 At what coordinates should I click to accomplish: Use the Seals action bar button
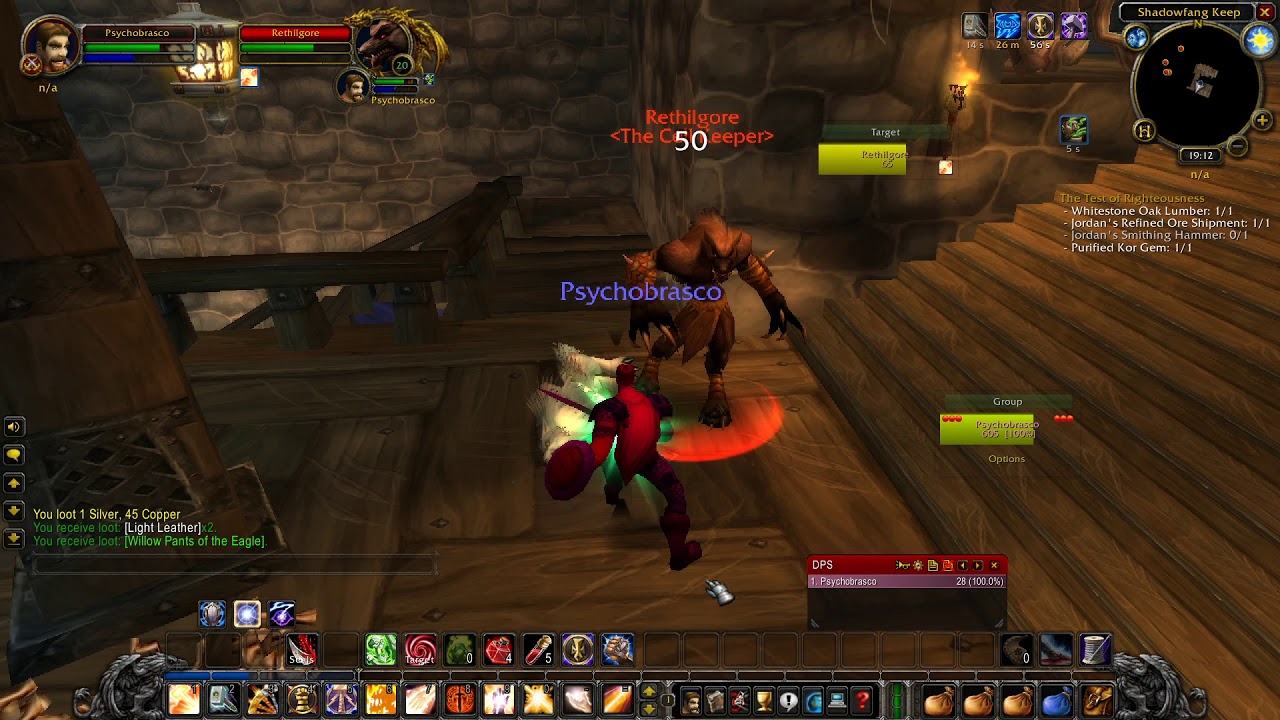pos(302,650)
